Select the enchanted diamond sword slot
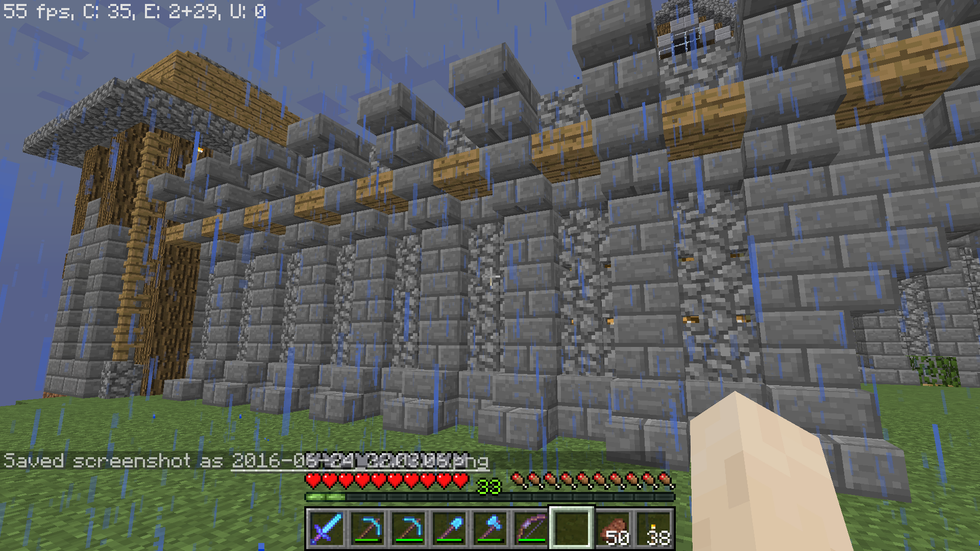 tap(326, 528)
